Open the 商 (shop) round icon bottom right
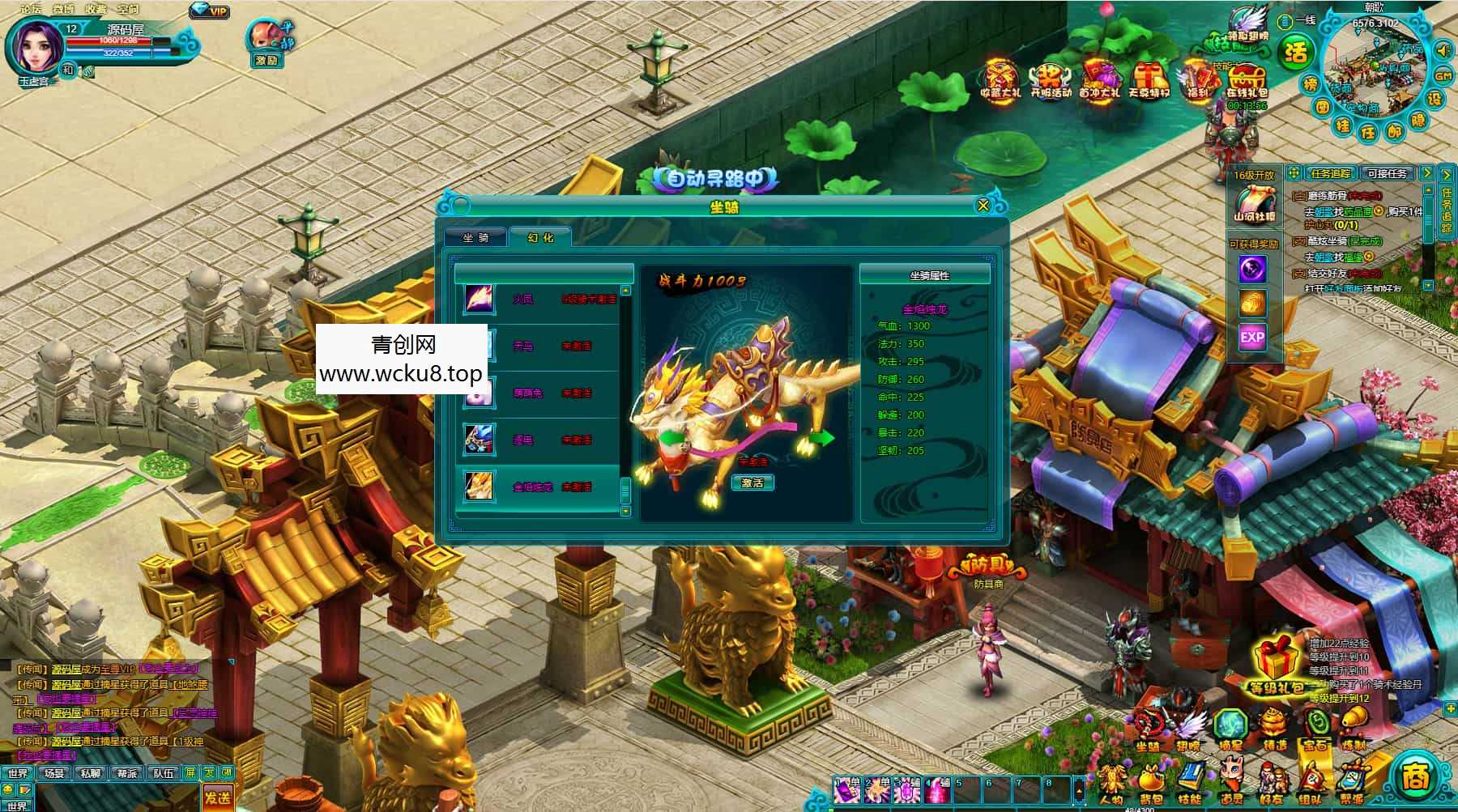The image size is (1458, 812). [1421, 777]
